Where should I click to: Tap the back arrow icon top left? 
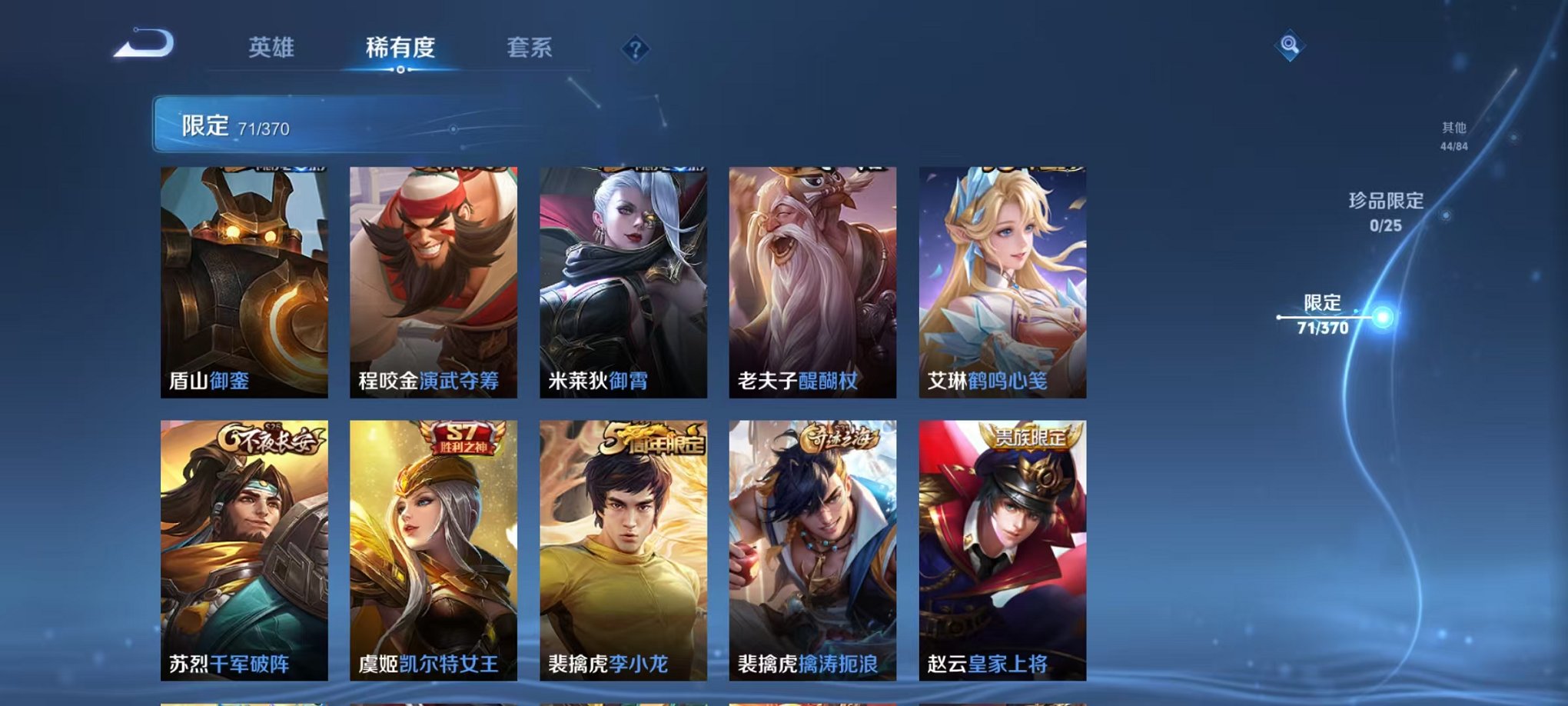coord(142,46)
